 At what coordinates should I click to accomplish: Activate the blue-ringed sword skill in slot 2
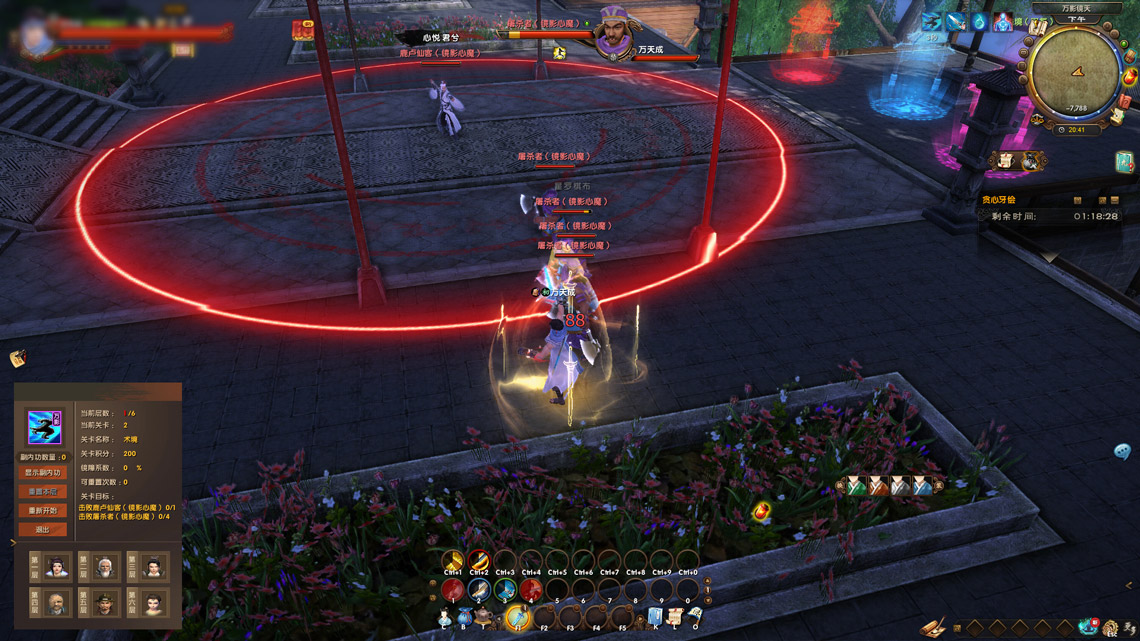click(479, 590)
